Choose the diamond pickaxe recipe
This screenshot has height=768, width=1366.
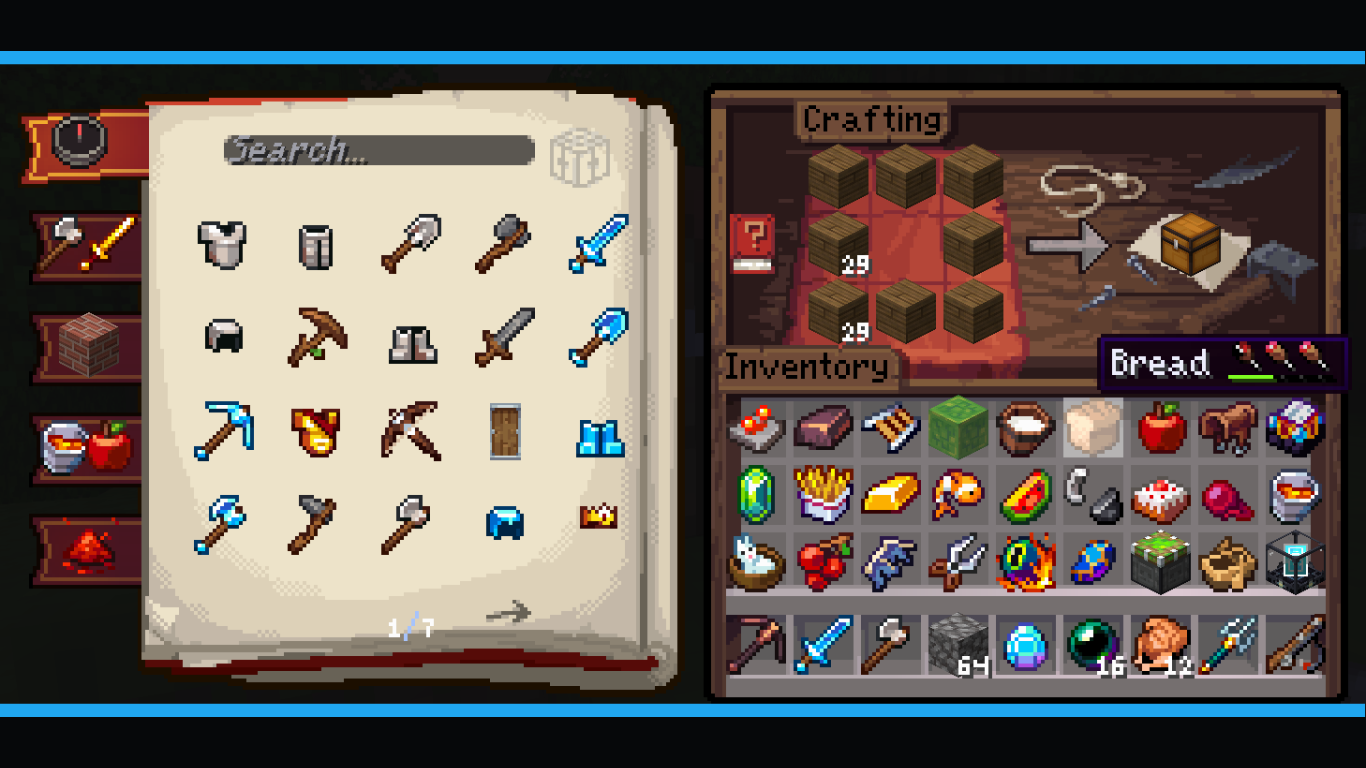[223, 431]
